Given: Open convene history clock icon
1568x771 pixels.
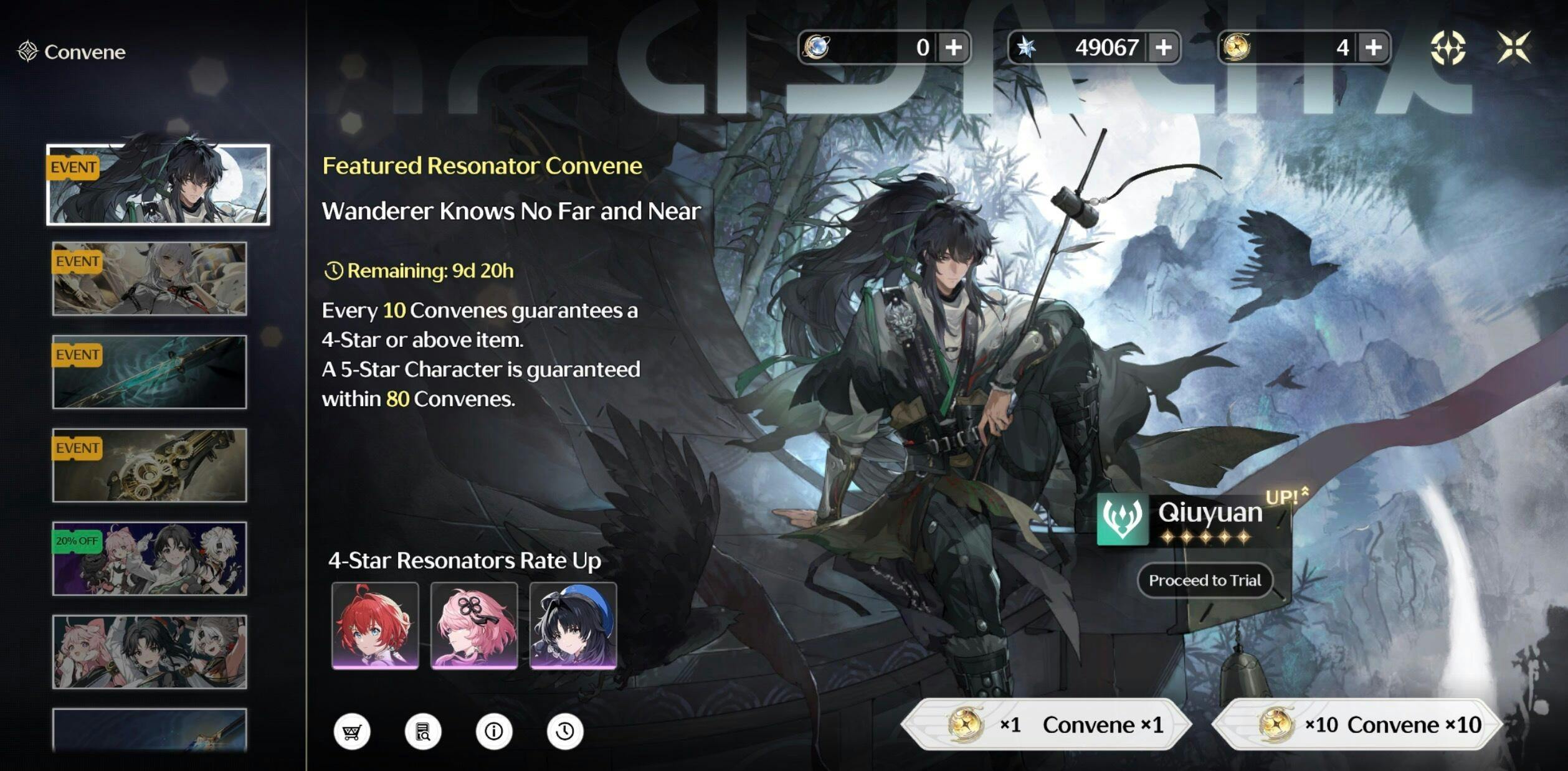Looking at the screenshot, I should point(565,731).
